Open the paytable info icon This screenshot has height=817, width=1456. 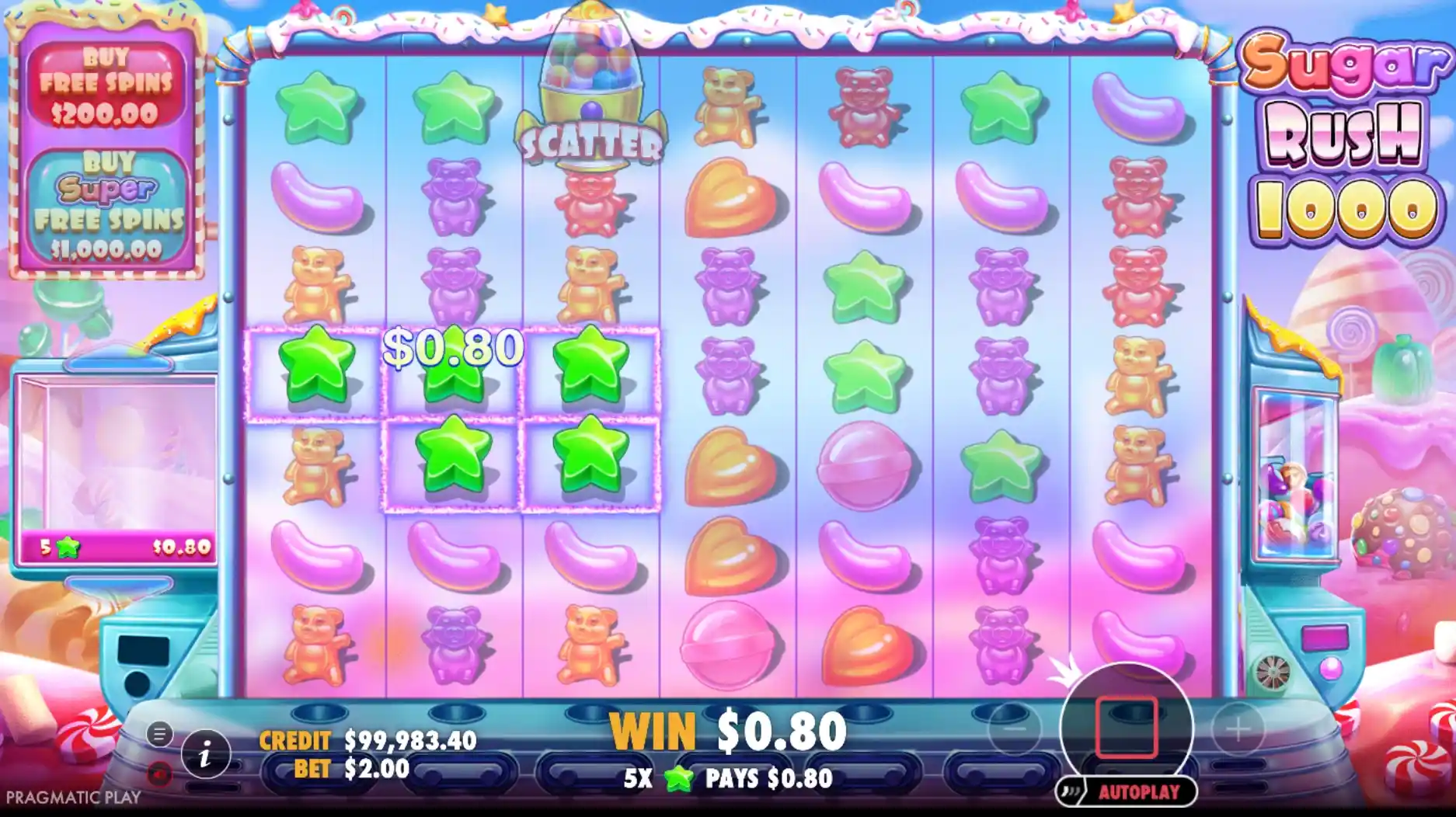point(205,755)
